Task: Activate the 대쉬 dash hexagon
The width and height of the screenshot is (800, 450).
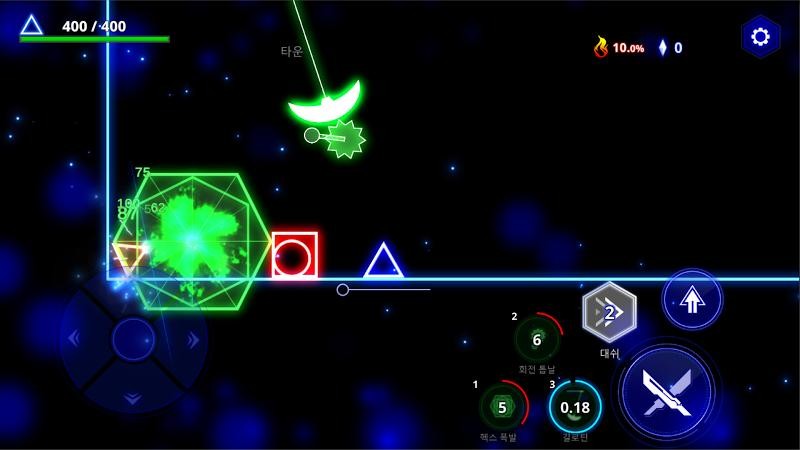Action: 609,313
